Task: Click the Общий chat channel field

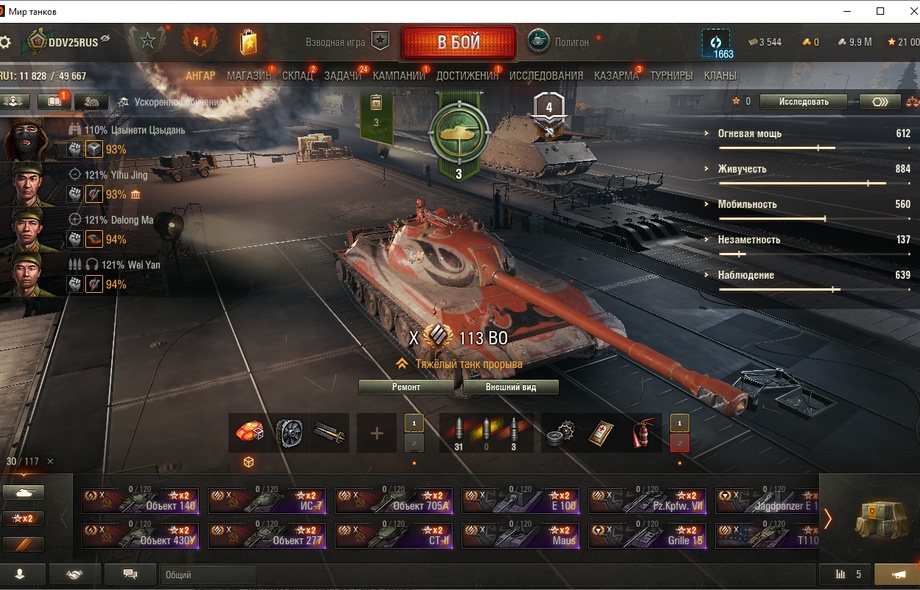Action: 205,575
